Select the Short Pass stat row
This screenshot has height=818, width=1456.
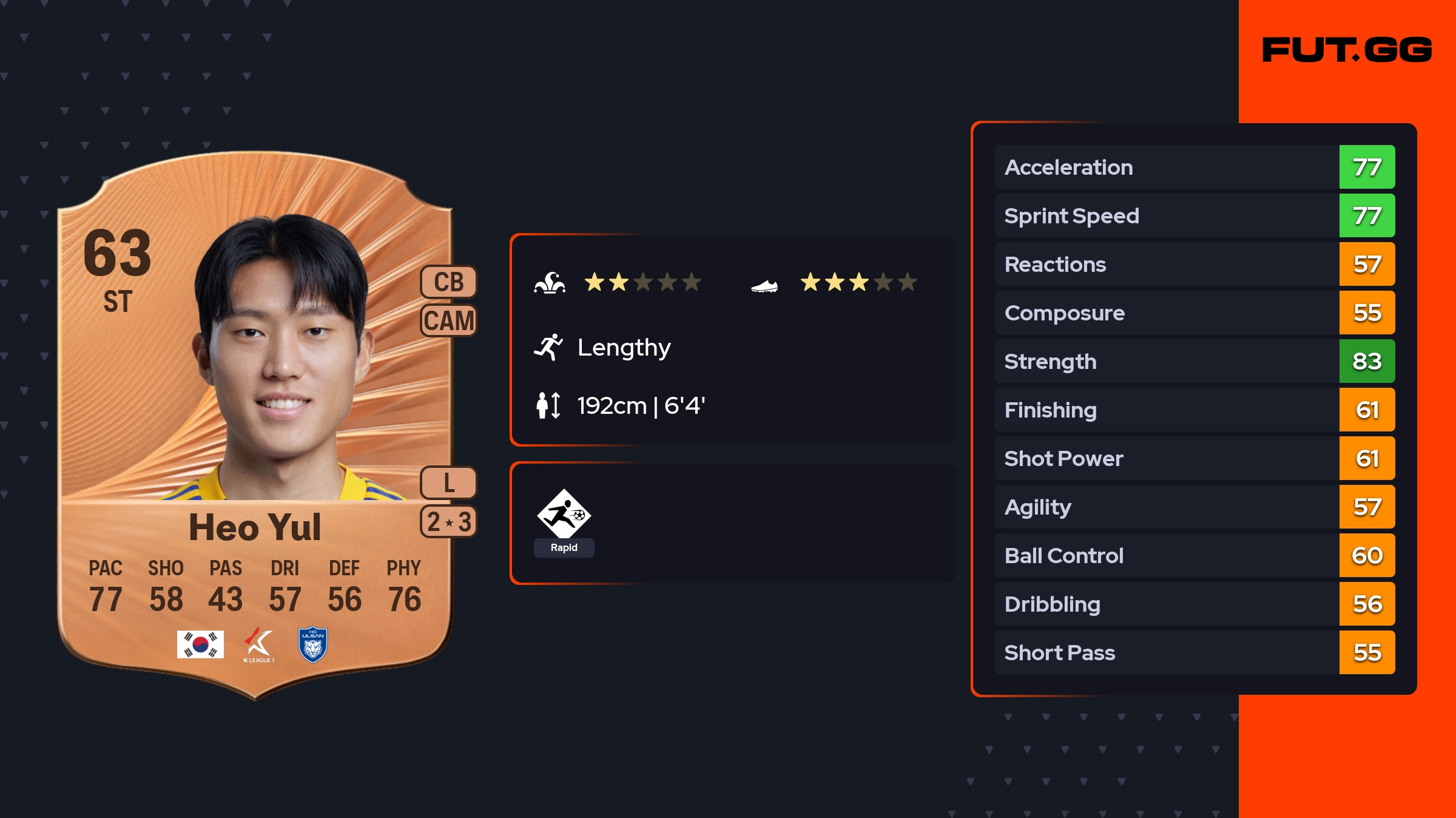click(x=1194, y=652)
